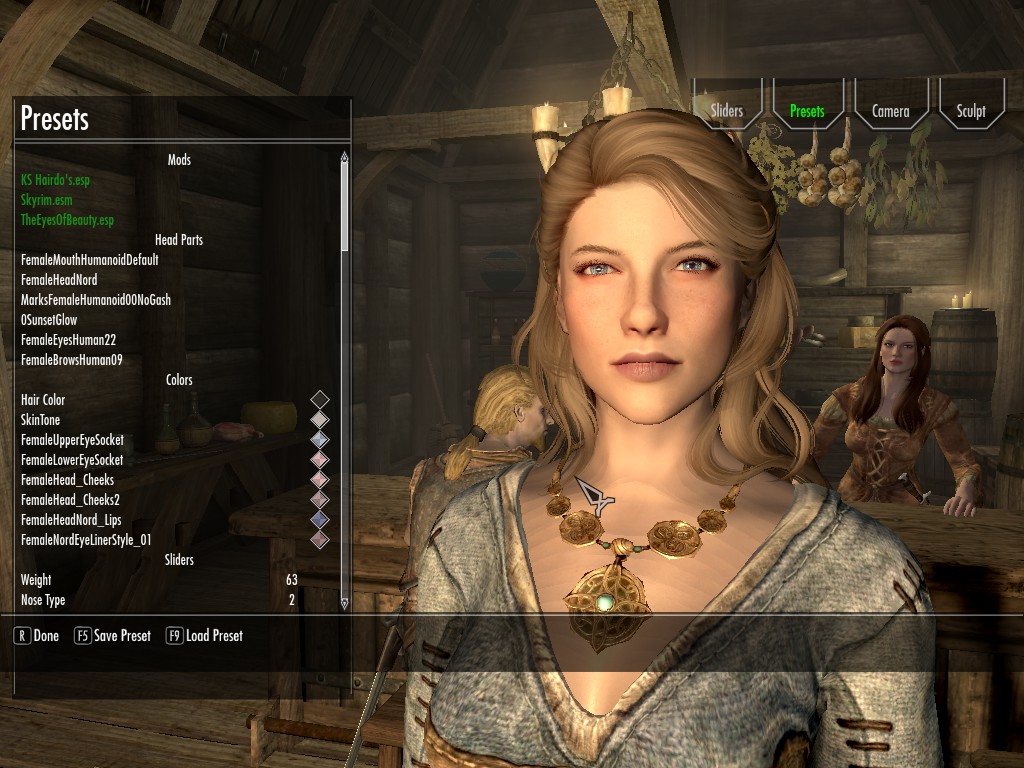Click the Hair Color swatch diamond
This screenshot has width=1024, height=768.
(320, 400)
